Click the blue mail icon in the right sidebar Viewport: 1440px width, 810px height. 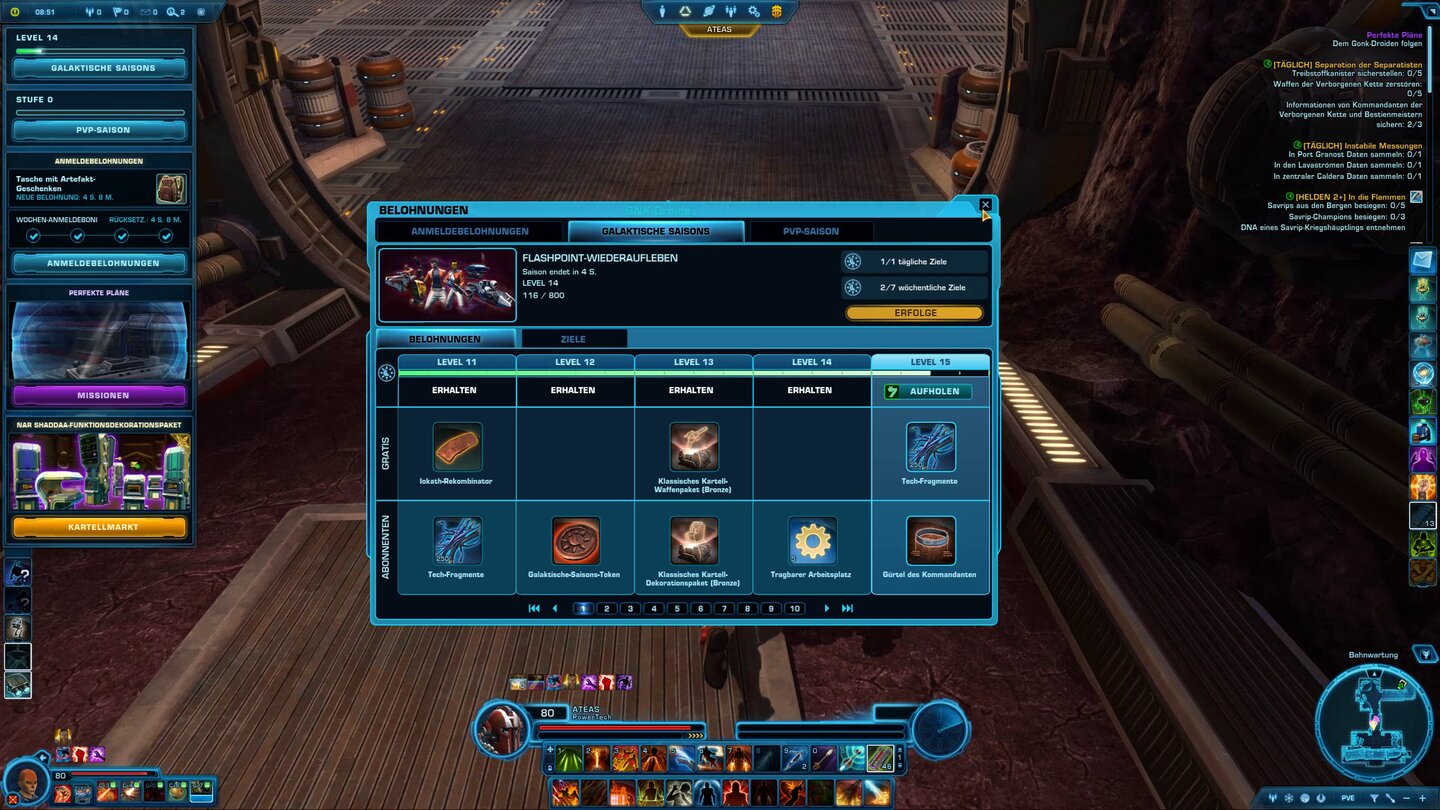(x=1421, y=263)
